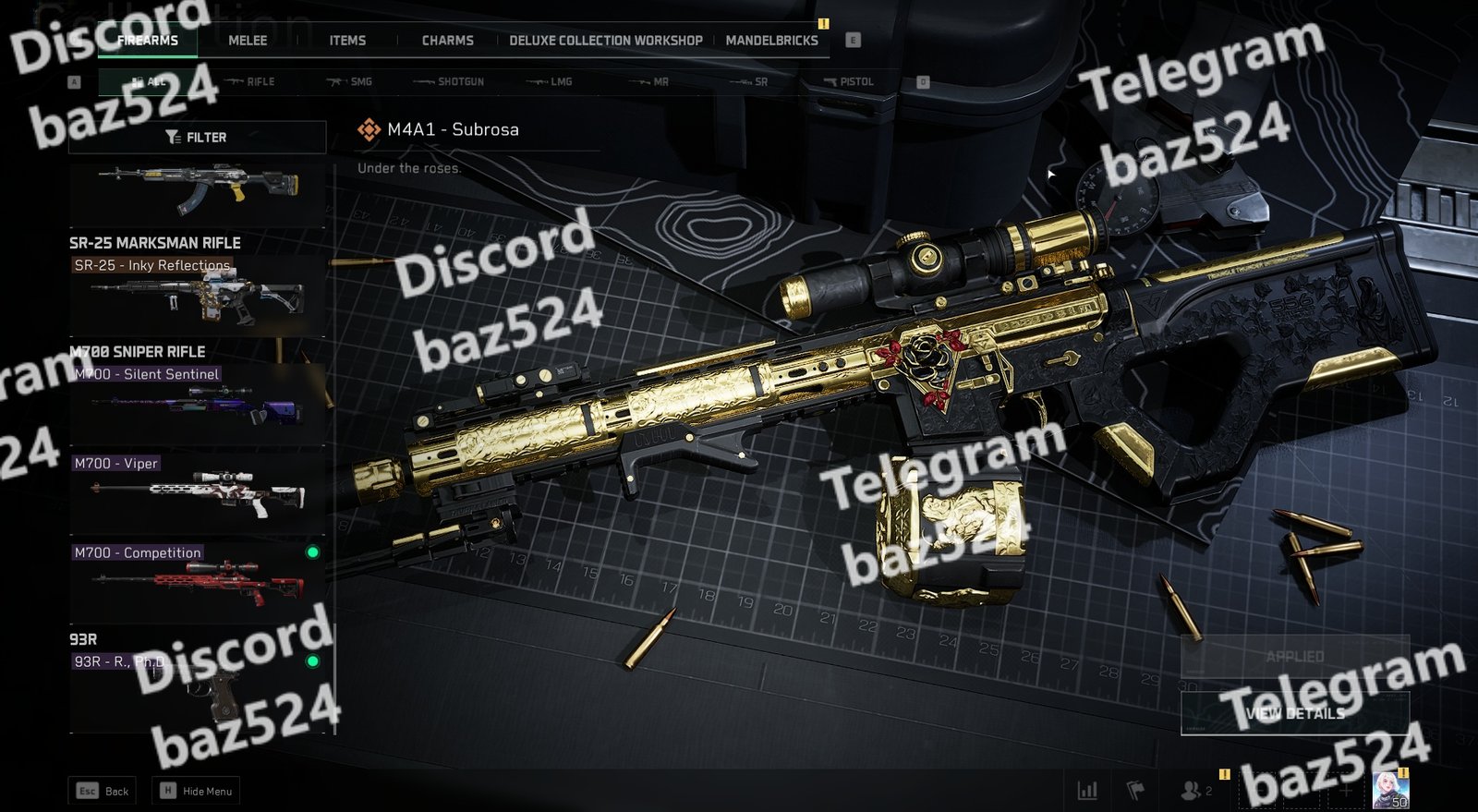The image size is (1478, 812).
Task: Click the player avatar portrait
Action: tap(1389, 790)
